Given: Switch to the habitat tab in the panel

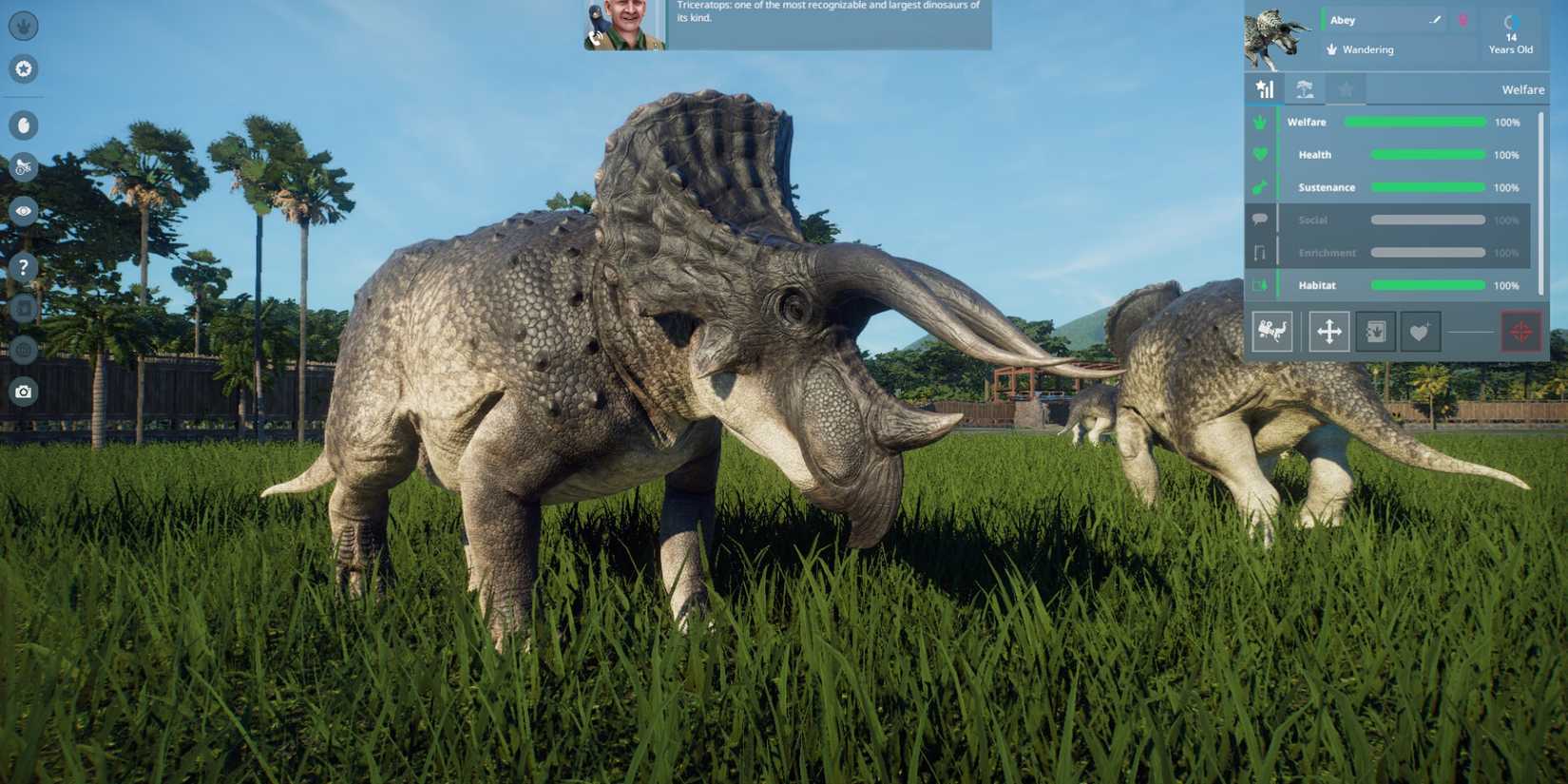Looking at the screenshot, I should click(x=1305, y=88).
